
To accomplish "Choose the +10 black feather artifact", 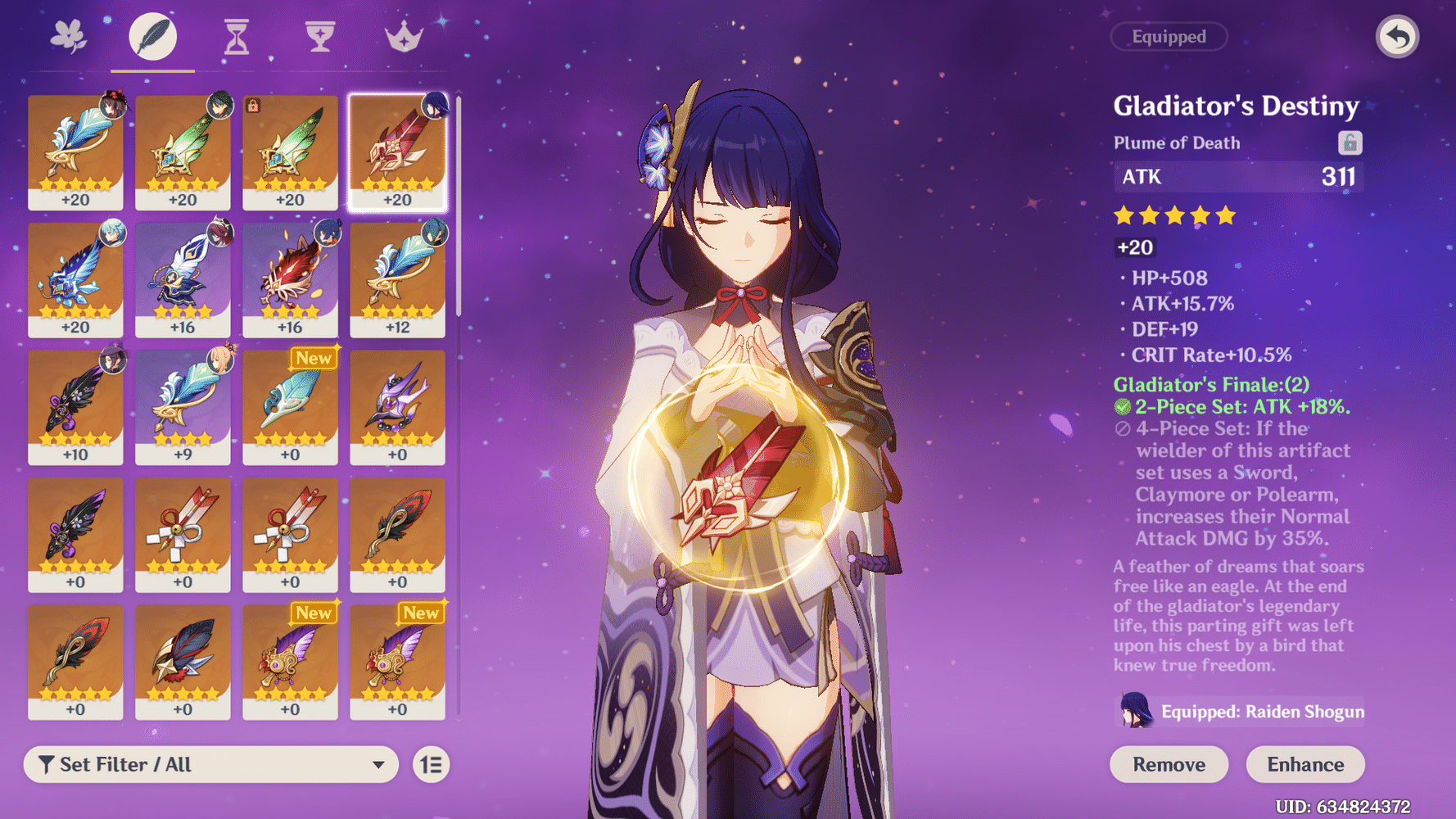I will pyautogui.click(x=75, y=407).
